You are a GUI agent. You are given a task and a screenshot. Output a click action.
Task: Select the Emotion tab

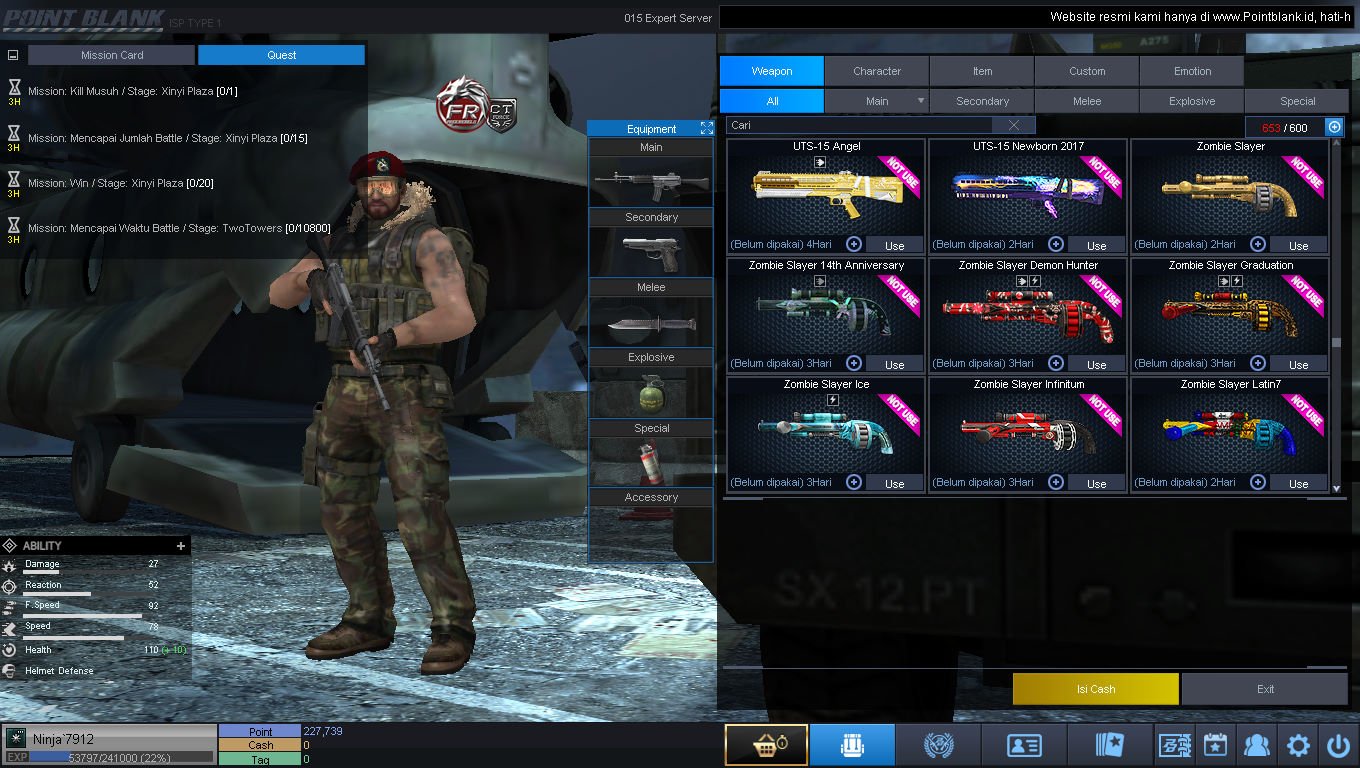(x=1192, y=71)
